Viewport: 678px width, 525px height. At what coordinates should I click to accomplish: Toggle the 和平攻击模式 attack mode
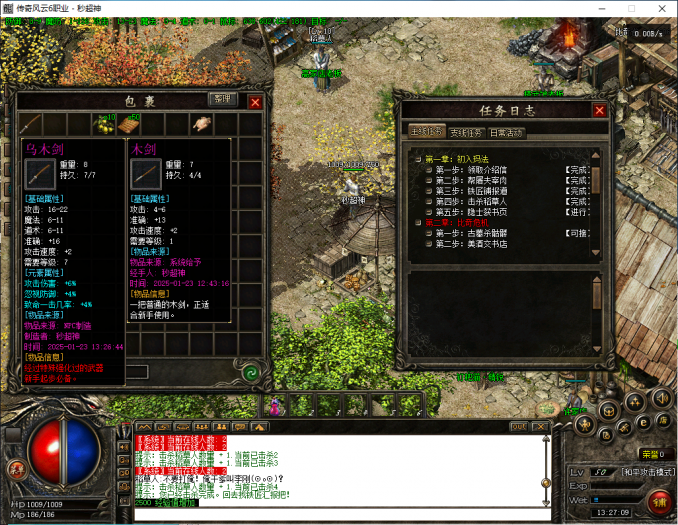[644, 471]
